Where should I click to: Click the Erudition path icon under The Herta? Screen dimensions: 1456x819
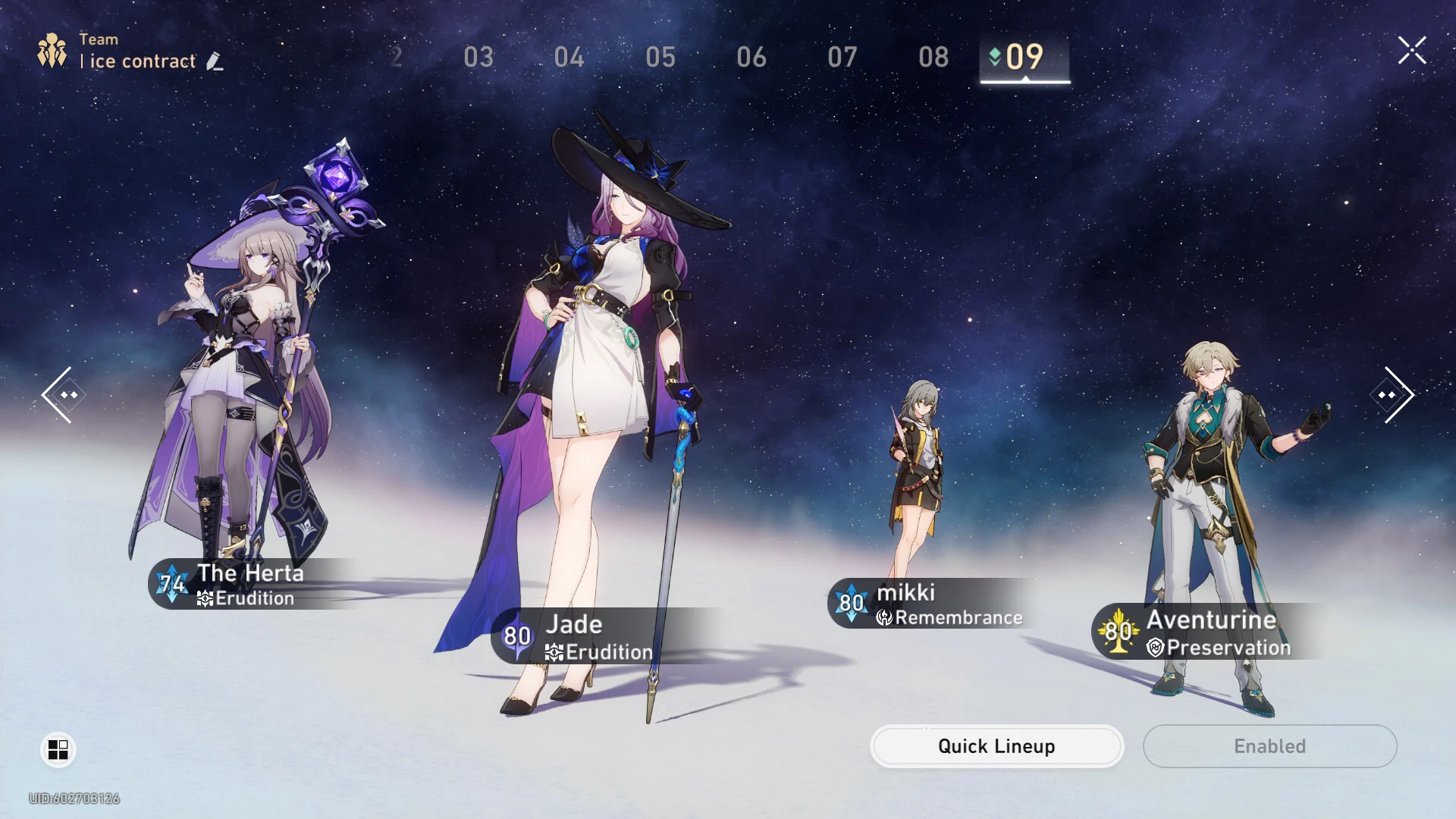[203, 598]
